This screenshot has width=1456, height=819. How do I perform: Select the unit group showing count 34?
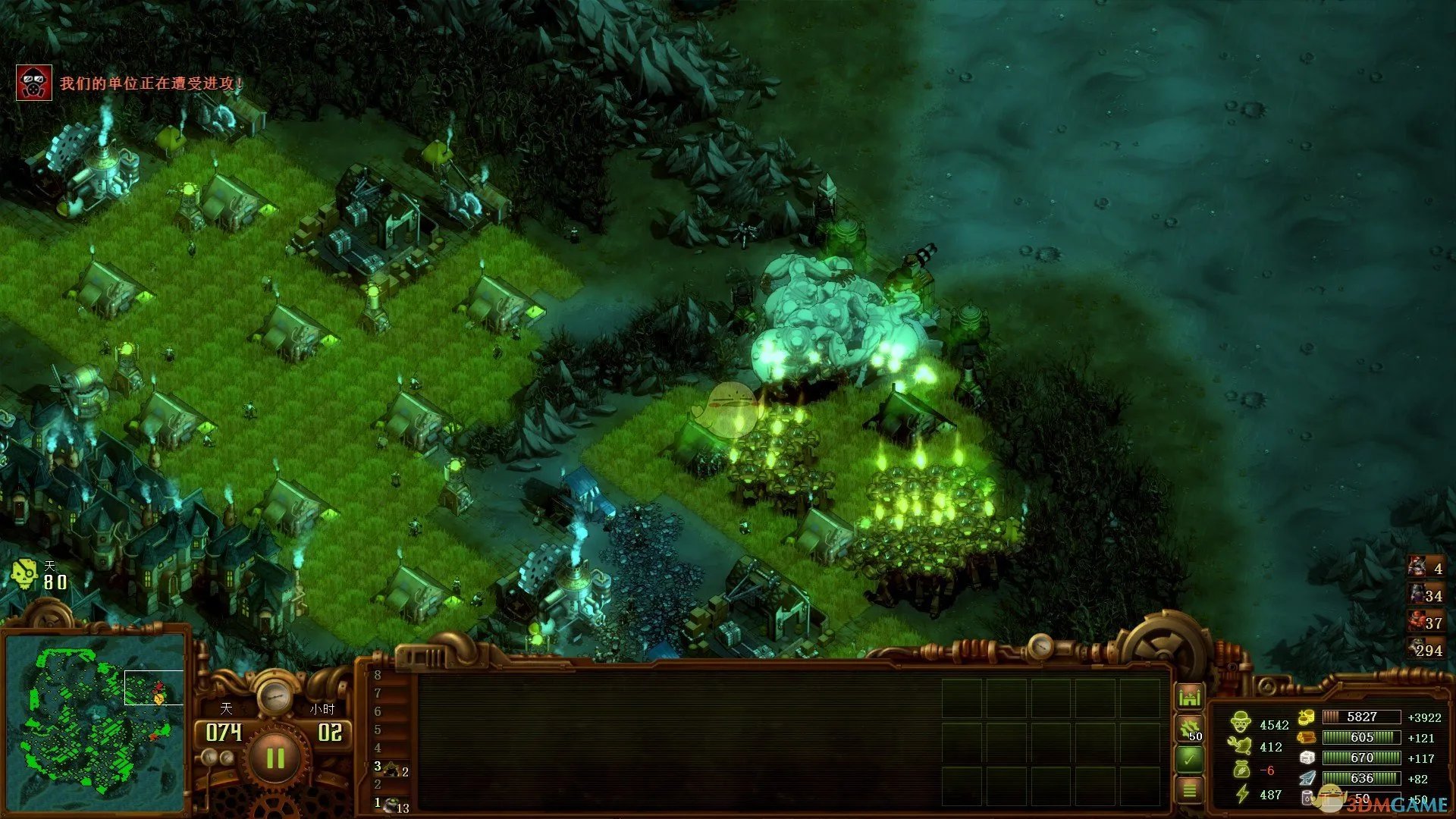tap(1426, 595)
